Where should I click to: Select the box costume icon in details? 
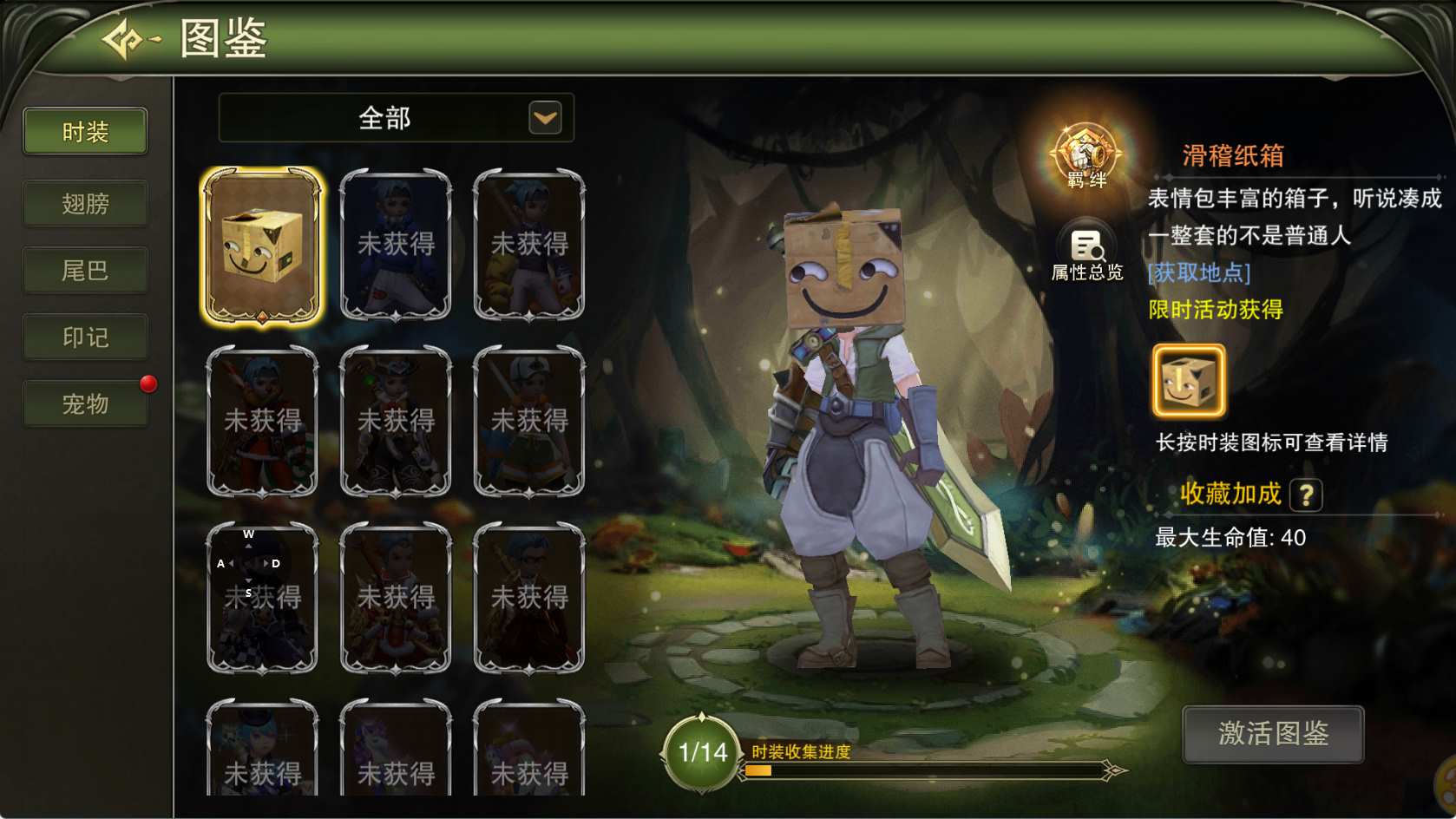1188,381
